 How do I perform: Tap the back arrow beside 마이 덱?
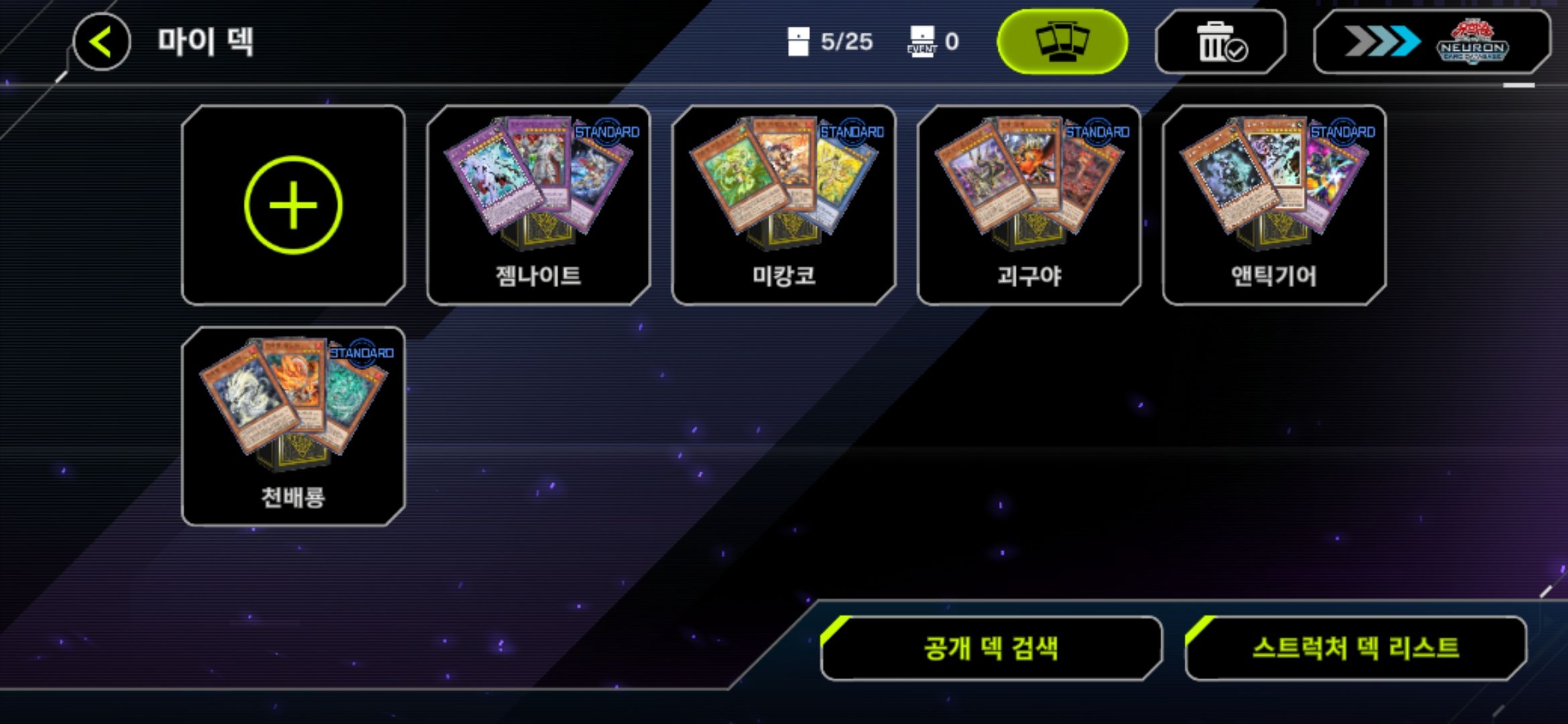pos(102,42)
